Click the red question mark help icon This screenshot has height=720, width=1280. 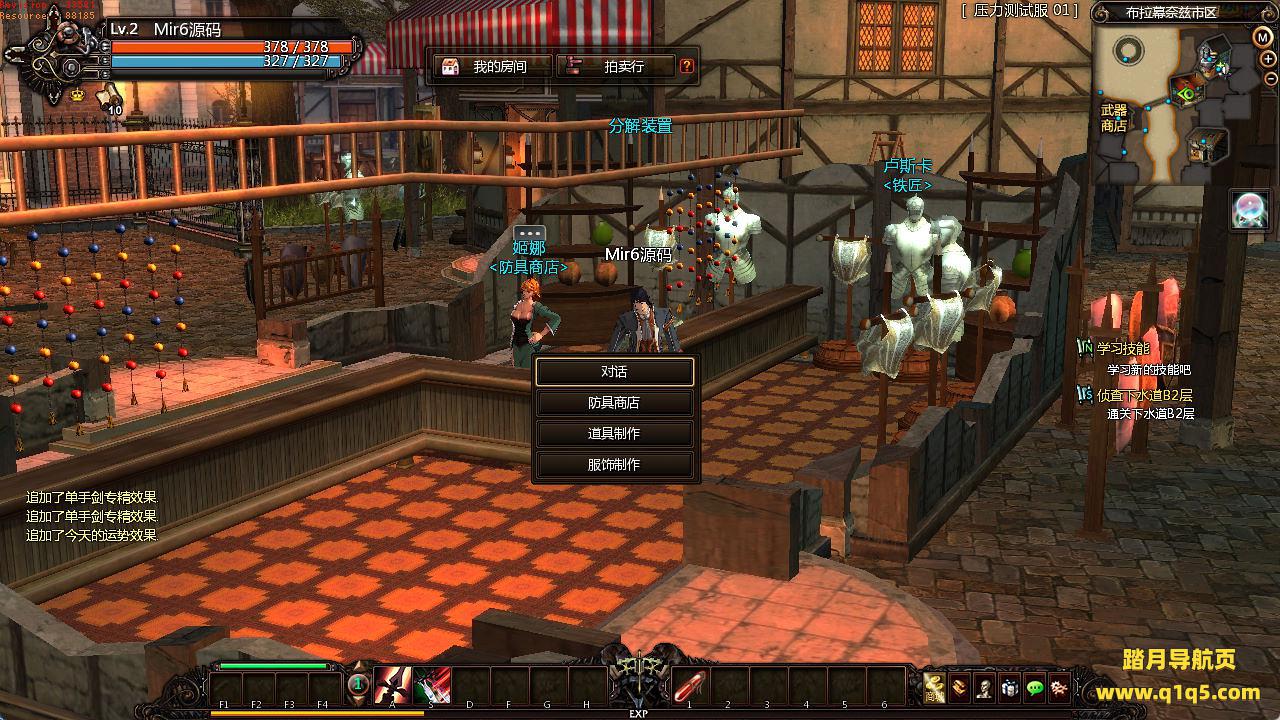pyautogui.click(x=687, y=67)
